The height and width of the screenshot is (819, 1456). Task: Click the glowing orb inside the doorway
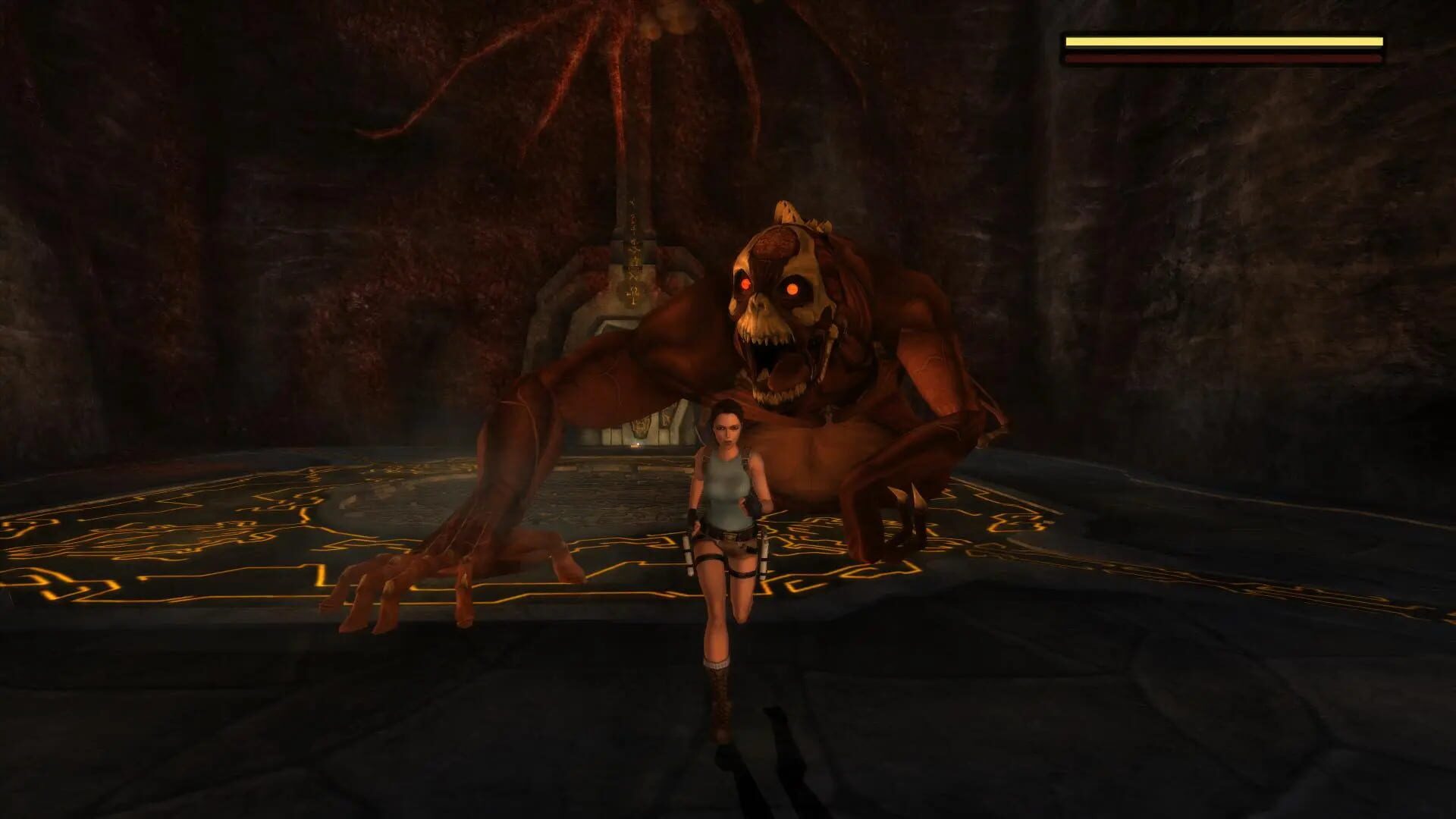(x=637, y=446)
